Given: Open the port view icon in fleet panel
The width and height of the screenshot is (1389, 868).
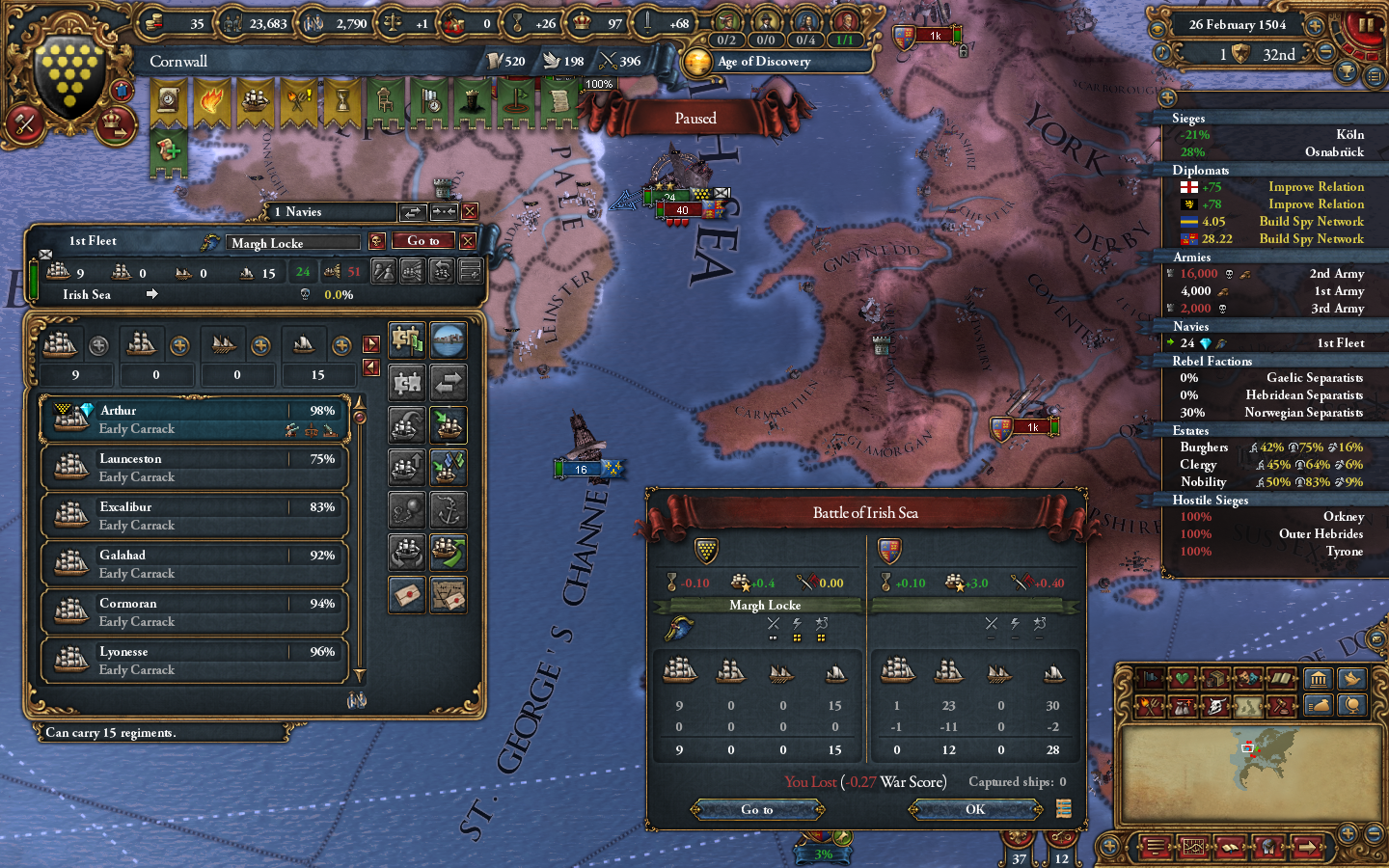Looking at the screenshot, I should pos(448,339).
